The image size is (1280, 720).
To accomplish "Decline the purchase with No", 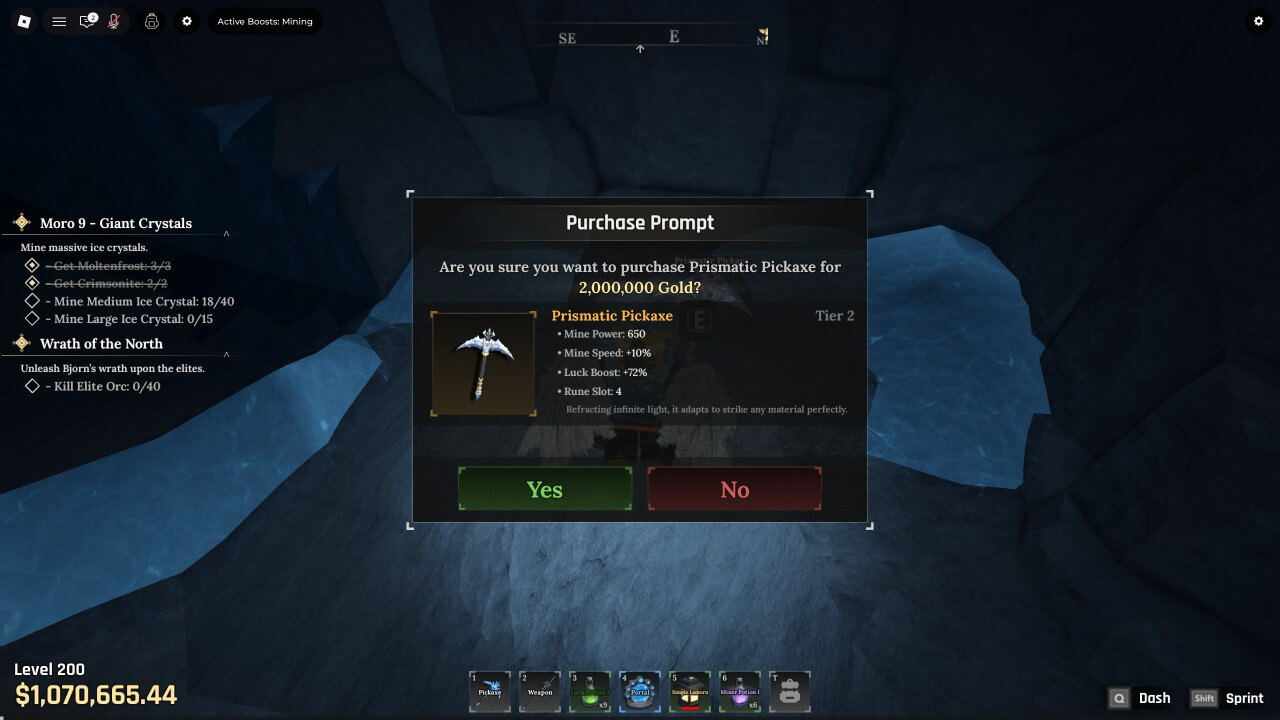I will (734, 489).
